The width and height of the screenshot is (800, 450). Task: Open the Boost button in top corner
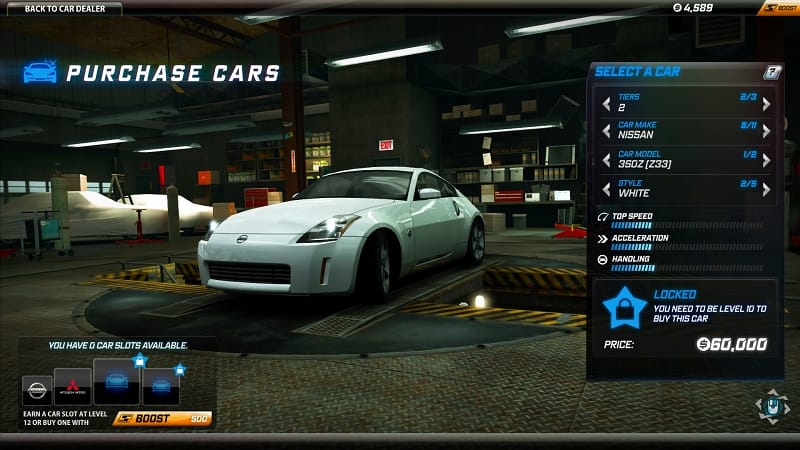(779, 9)
